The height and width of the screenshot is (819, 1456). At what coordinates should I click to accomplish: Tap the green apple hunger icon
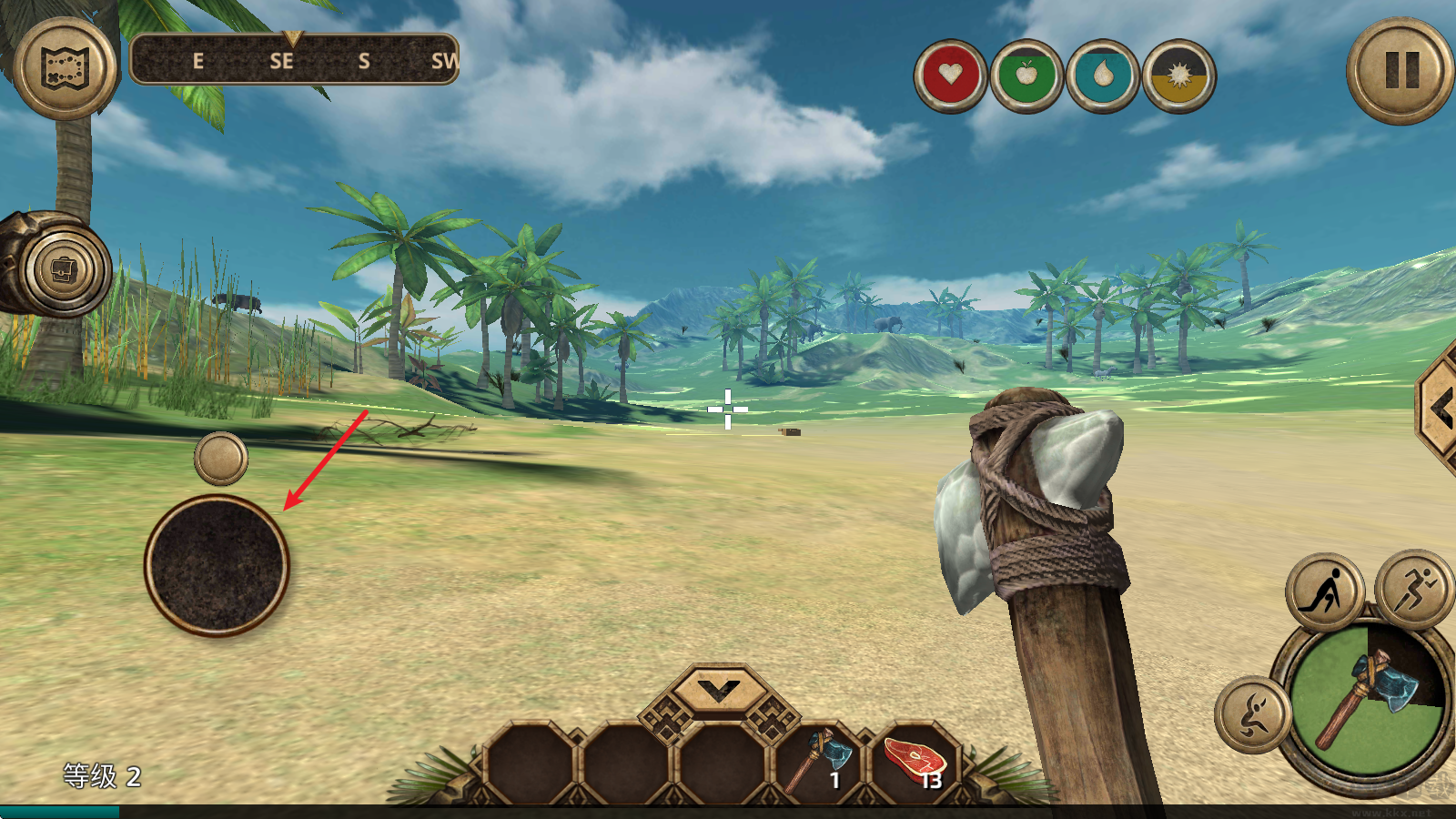tap(1026, 76)
